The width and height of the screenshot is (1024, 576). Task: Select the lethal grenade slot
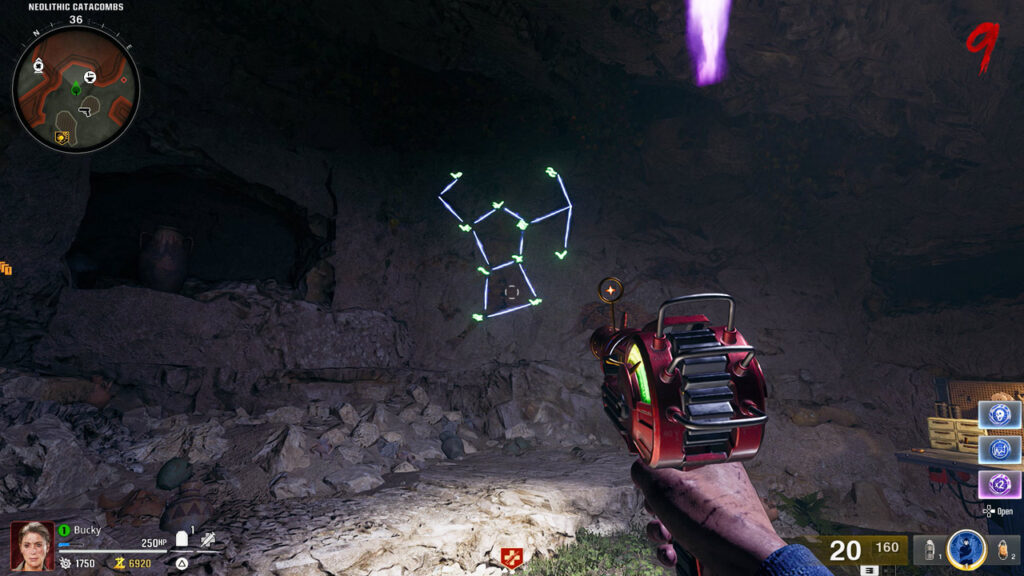(1005, 551)
